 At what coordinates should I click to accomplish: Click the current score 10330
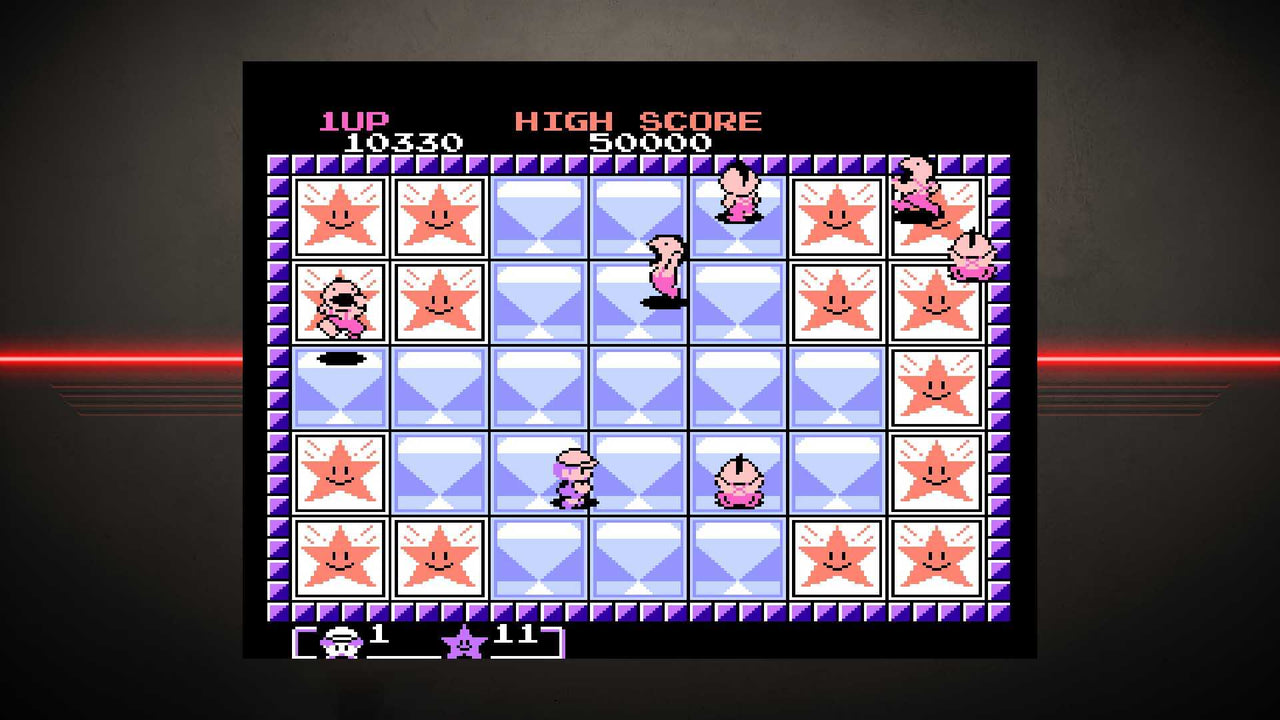400,142
